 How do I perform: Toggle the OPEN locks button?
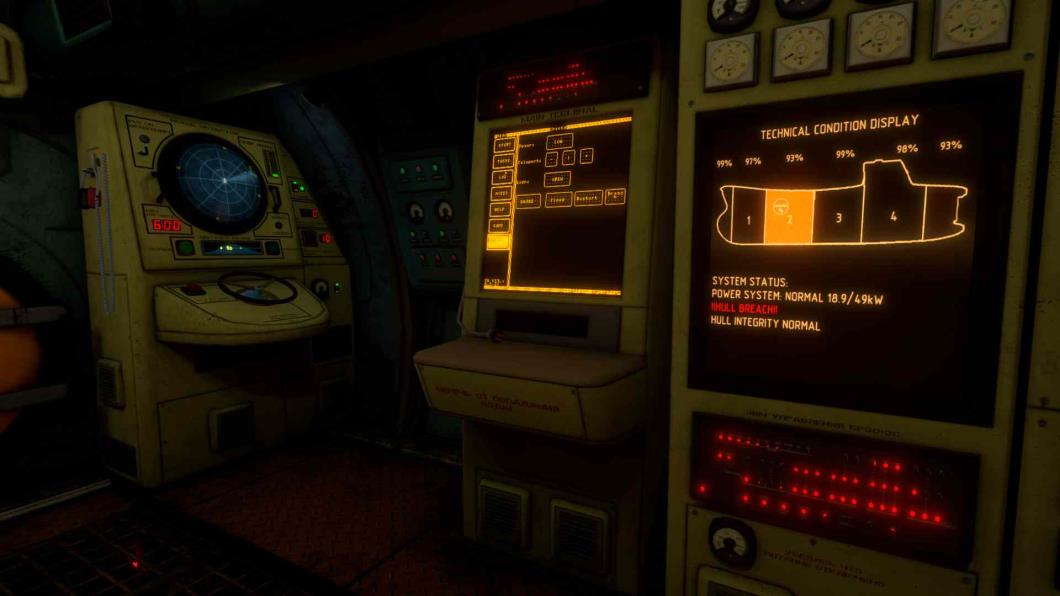coord(557,179)
